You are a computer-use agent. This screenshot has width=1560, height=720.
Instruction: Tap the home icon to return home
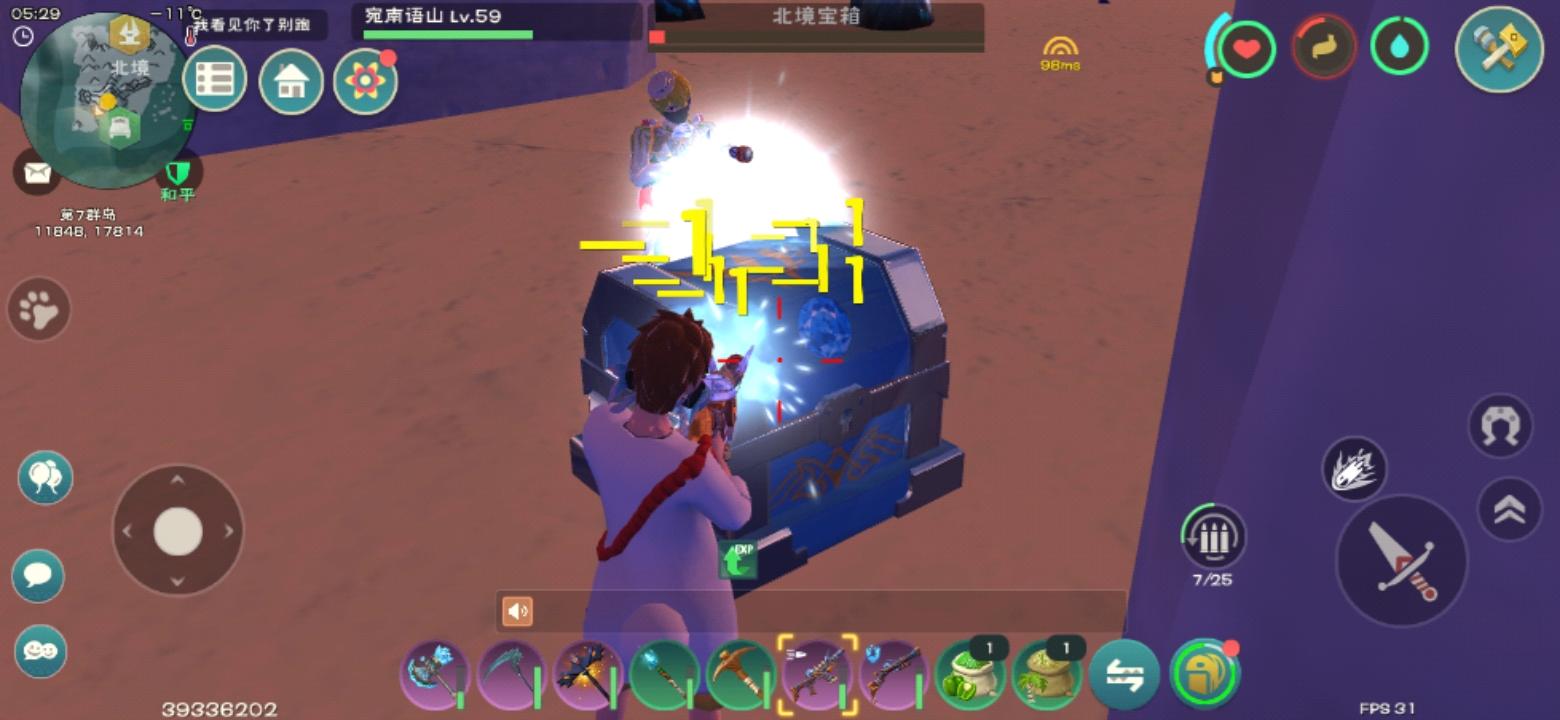point(289,79)
